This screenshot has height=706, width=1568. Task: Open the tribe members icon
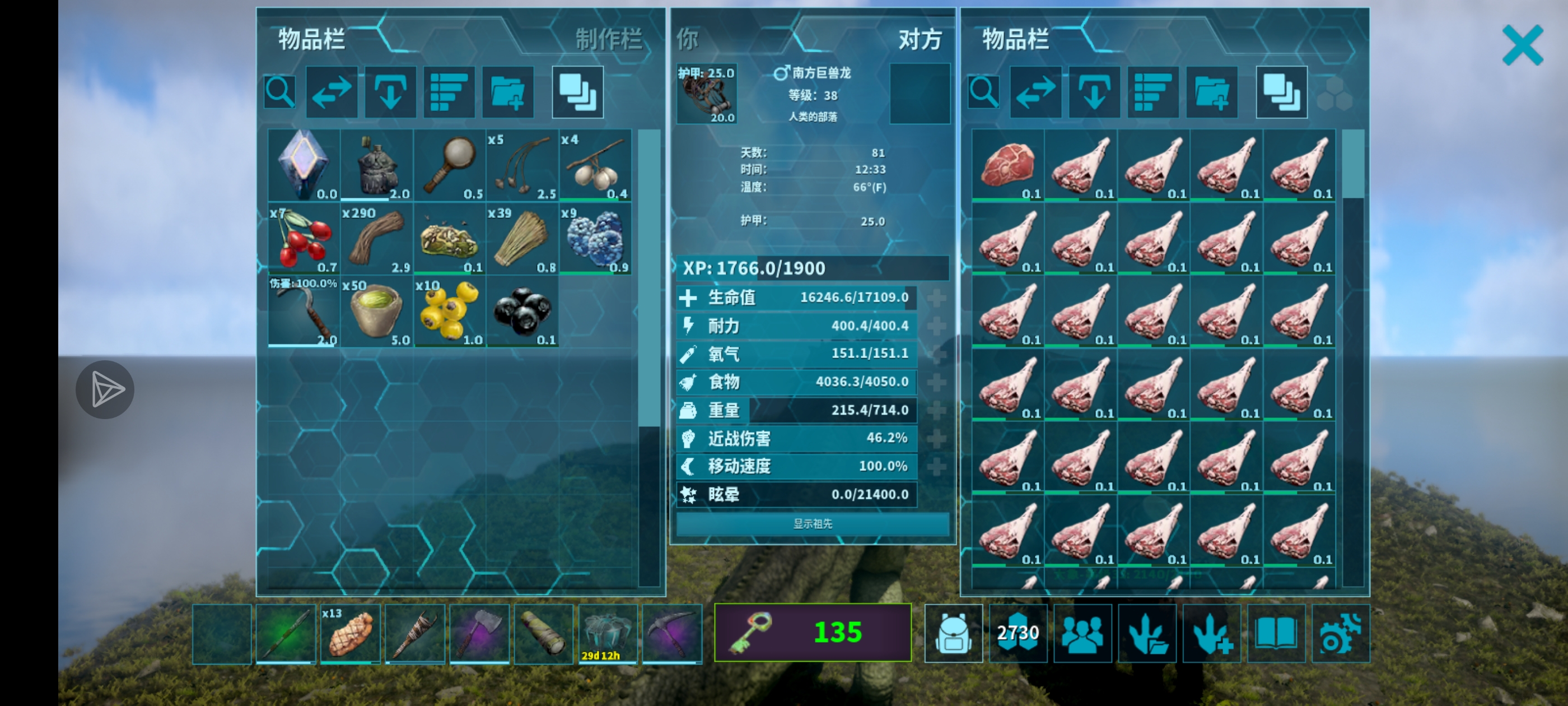pos(1082,634)
